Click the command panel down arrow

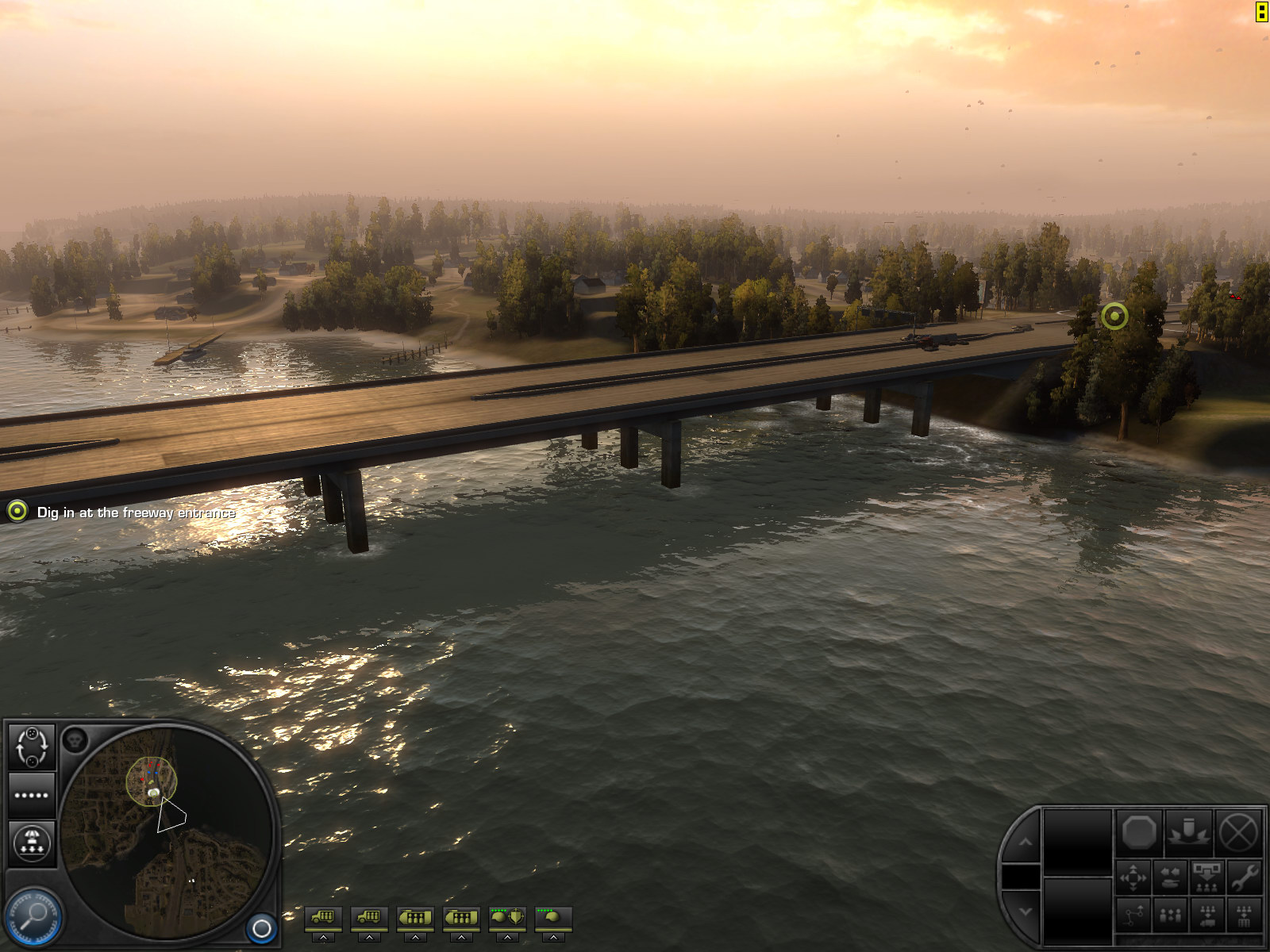(x=1025, y=912)
